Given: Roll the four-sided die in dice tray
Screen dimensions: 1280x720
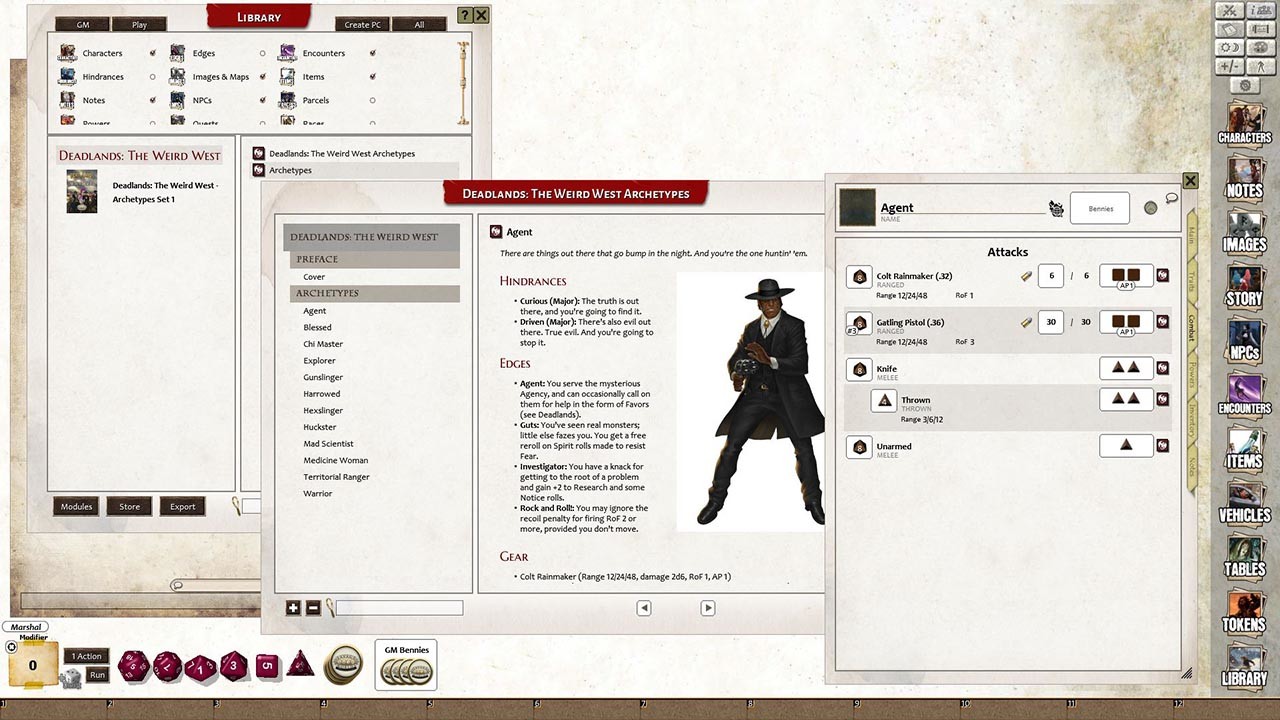Looking at the screenshot, I should tap(300, 667).
